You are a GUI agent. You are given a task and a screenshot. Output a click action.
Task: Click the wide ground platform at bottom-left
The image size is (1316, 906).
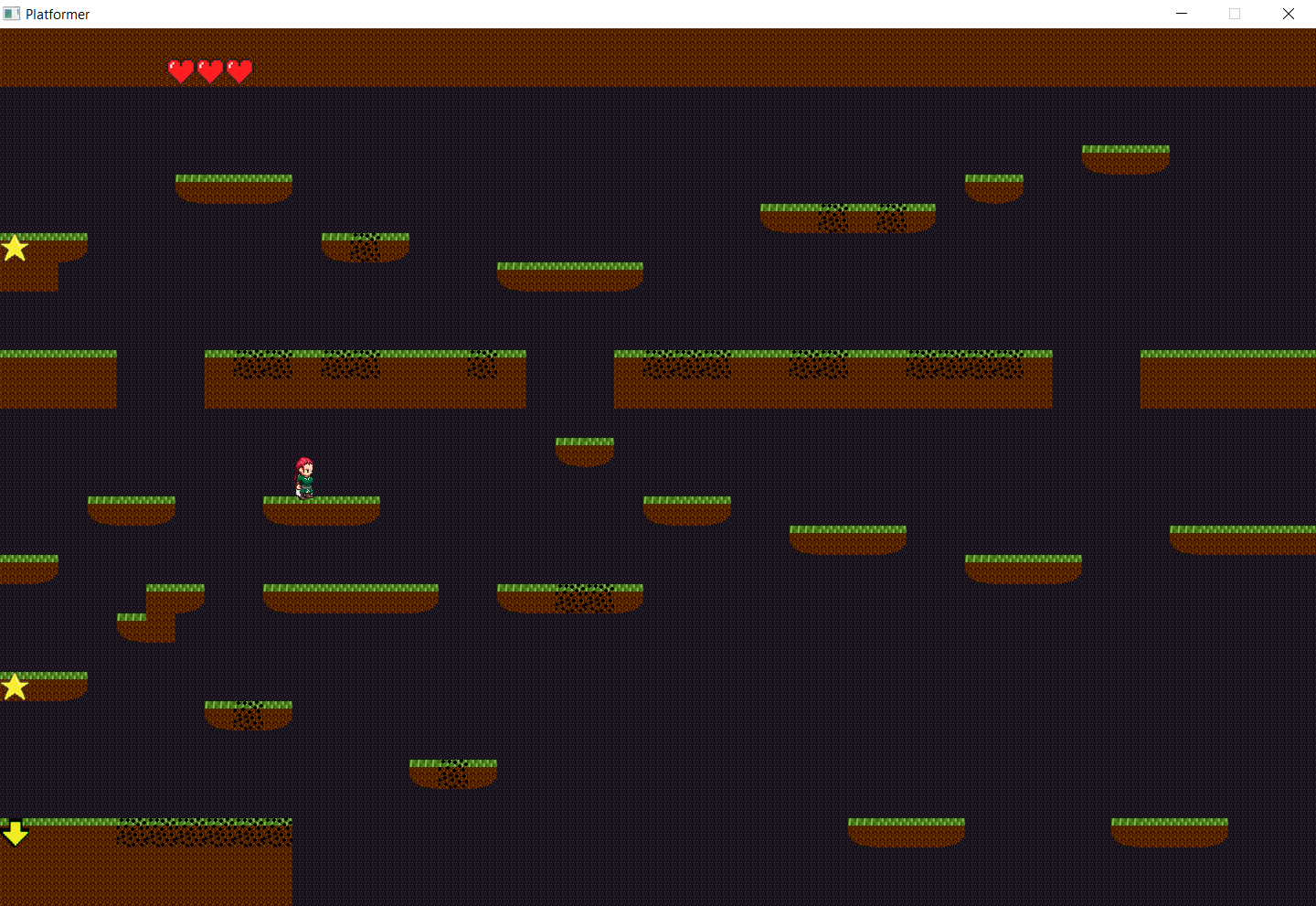146,859
